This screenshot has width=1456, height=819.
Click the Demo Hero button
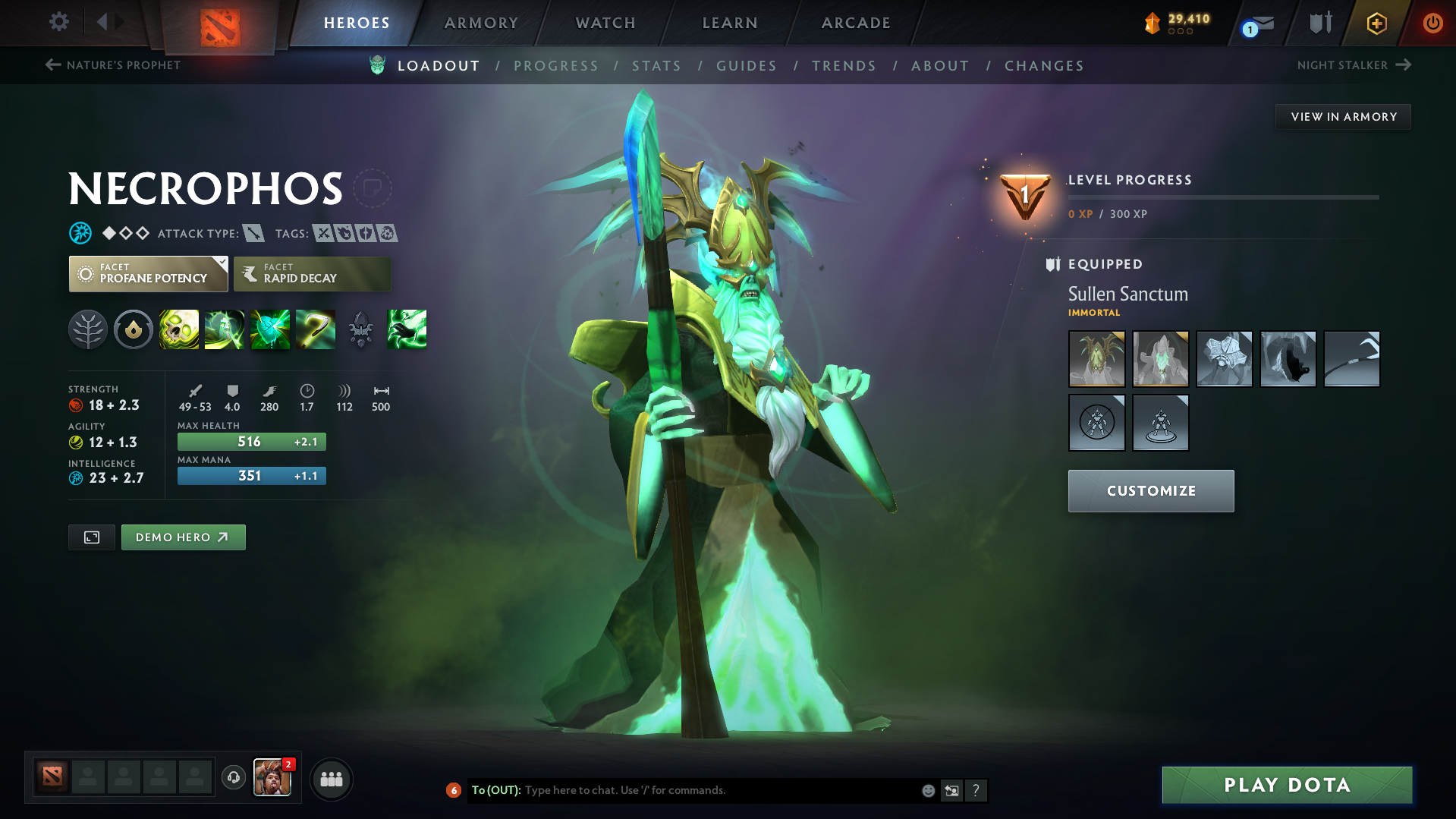coord(183,537)
